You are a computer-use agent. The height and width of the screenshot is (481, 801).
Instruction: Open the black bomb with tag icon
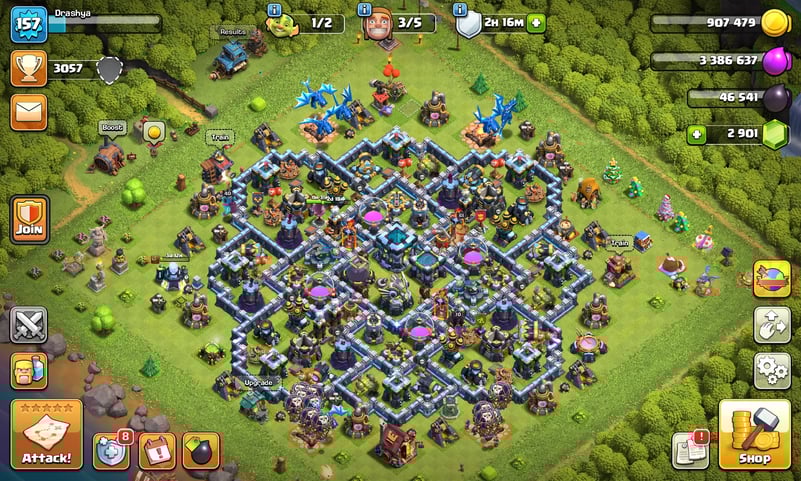pos(201,451)
